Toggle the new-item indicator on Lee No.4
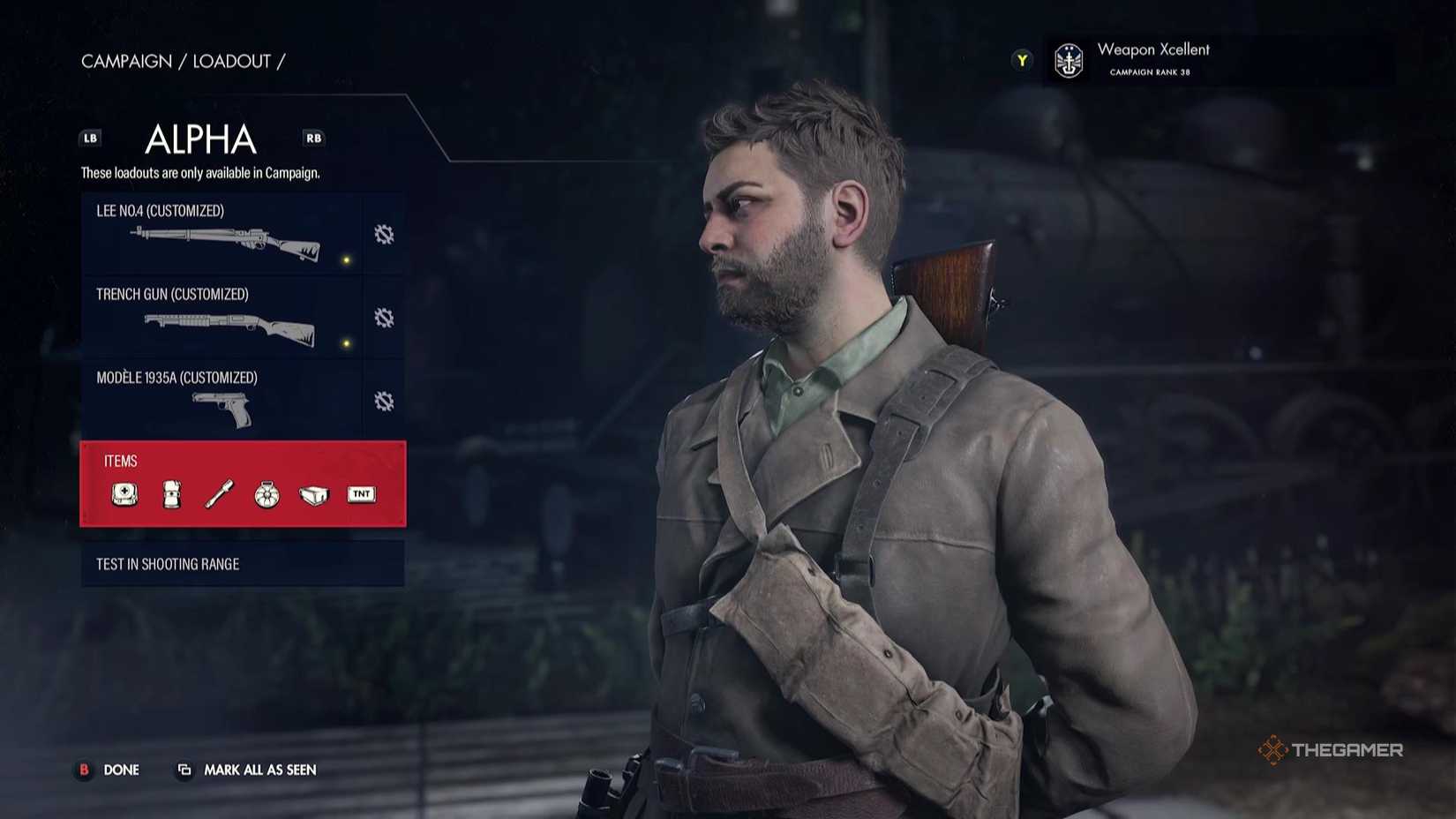 (344, 259)
